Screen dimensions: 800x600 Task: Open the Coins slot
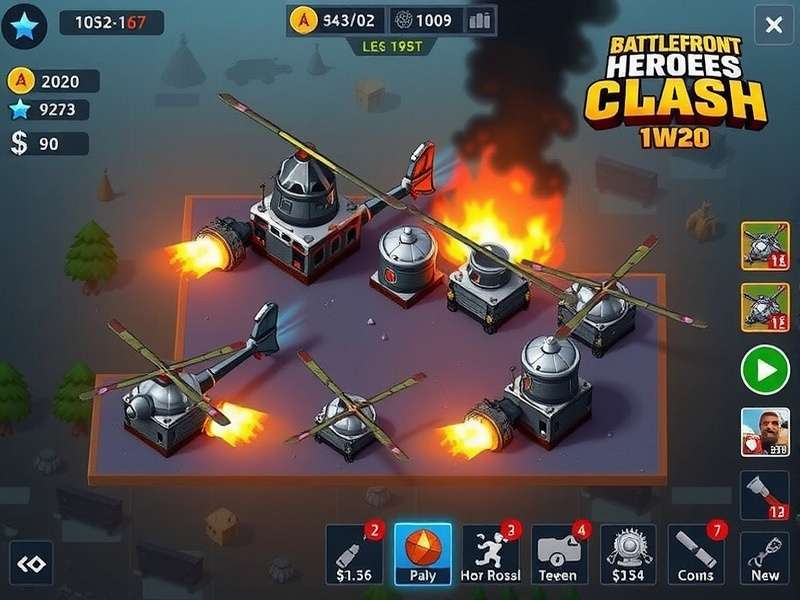click(695, 552)
